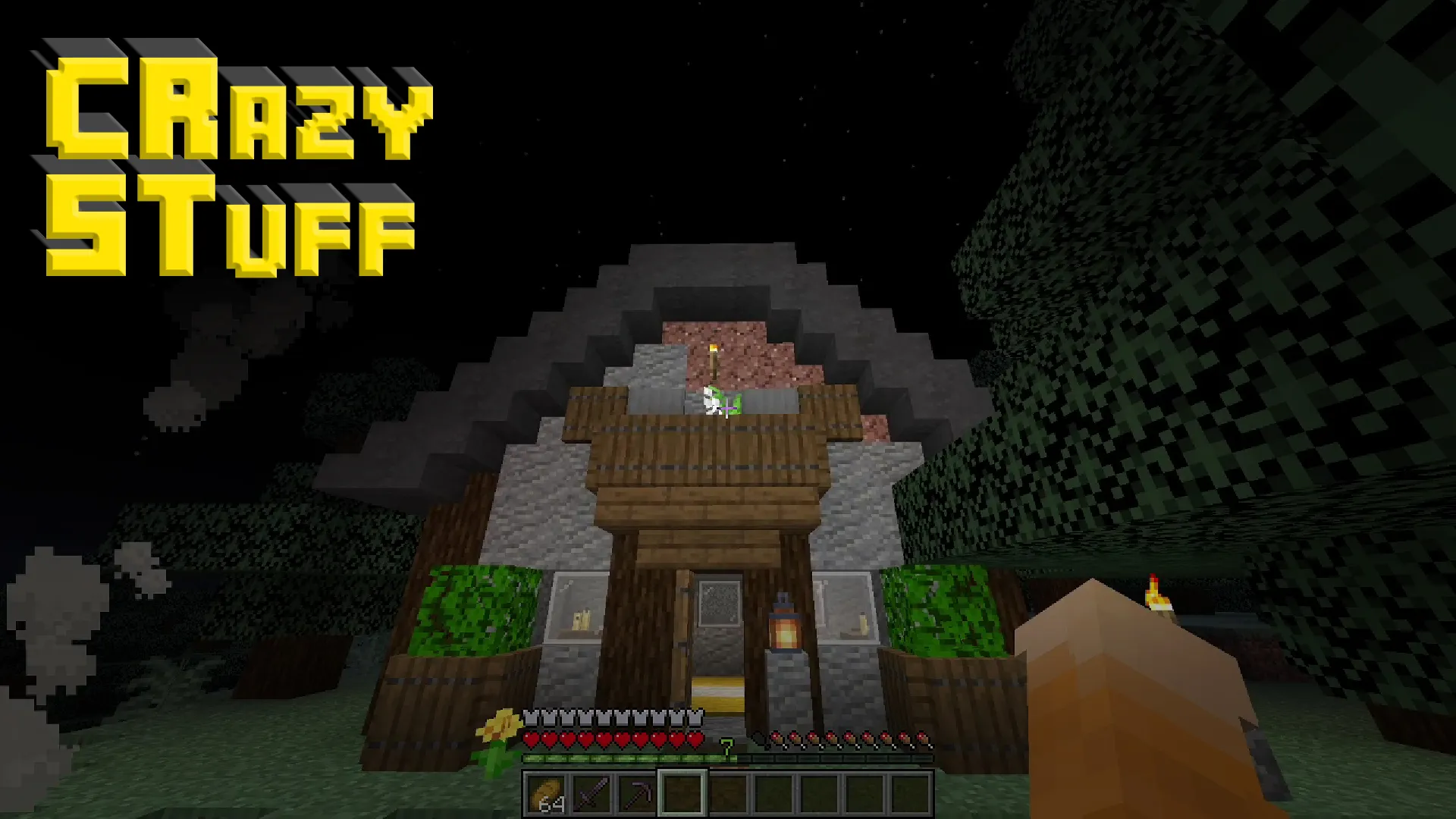Click the green experience progress bar

point(629,758)
